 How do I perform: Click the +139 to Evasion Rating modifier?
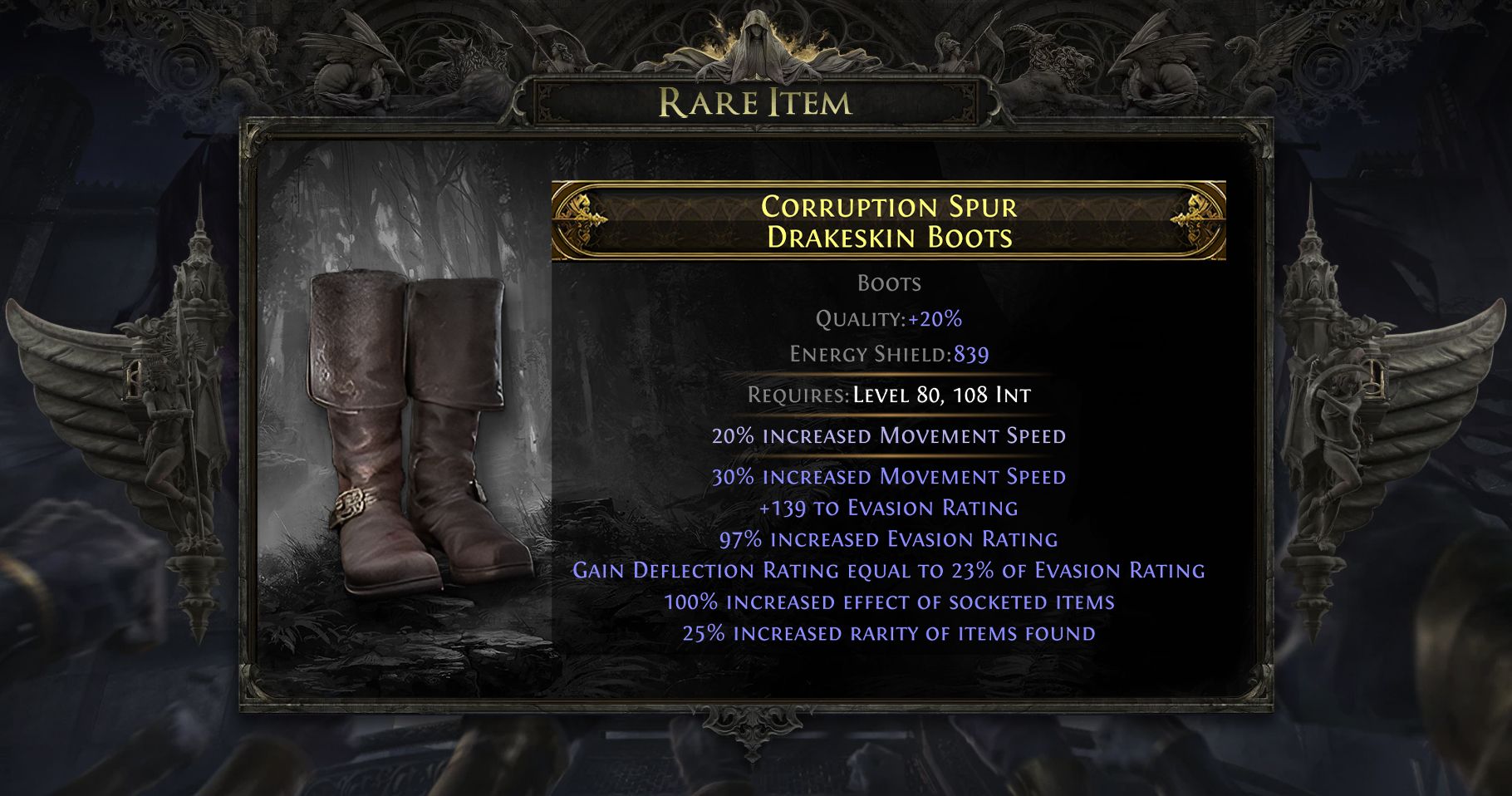(x=889, y=507)
